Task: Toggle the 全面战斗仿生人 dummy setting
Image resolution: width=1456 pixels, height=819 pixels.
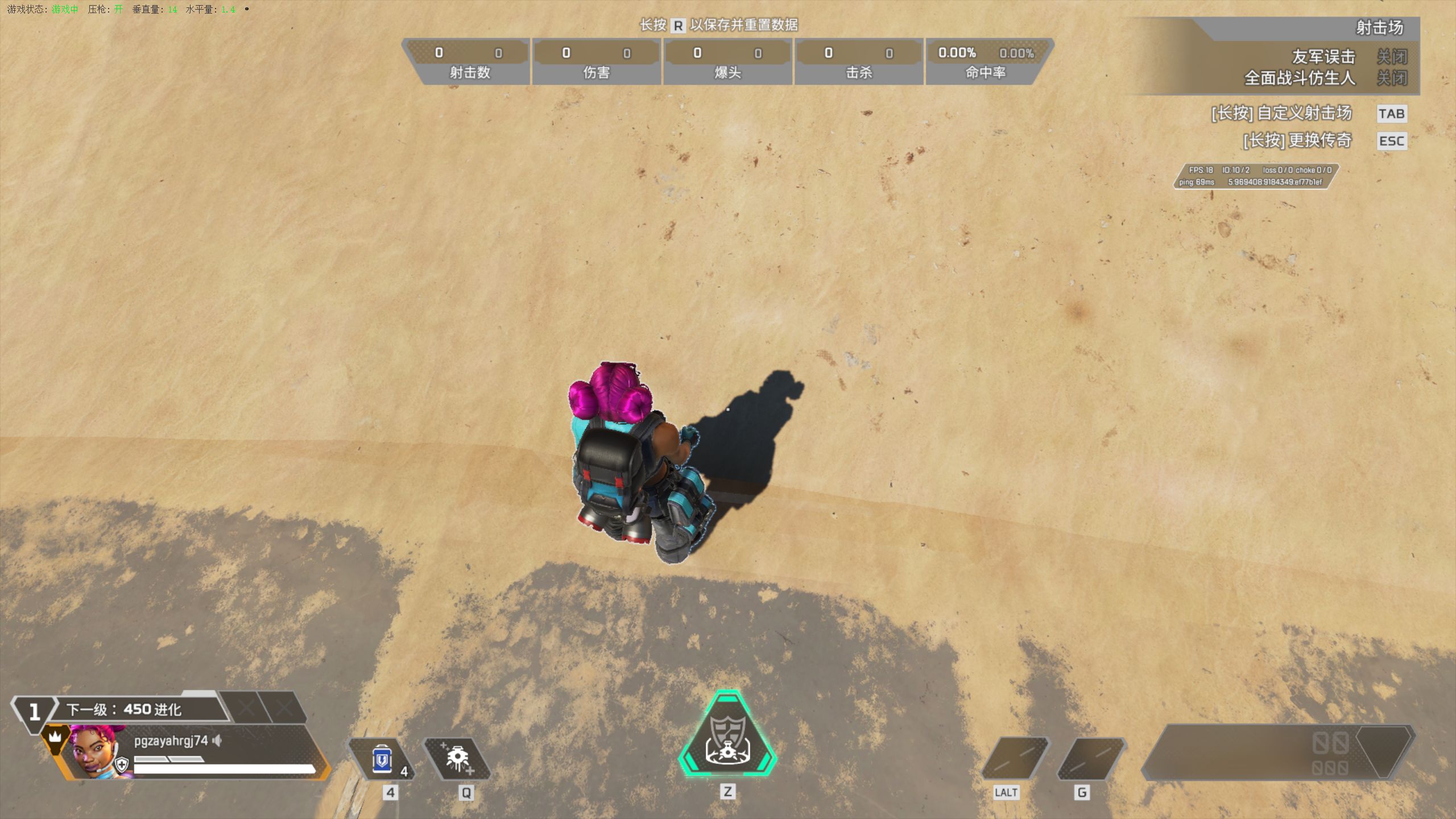Action: click(1391, 78)
